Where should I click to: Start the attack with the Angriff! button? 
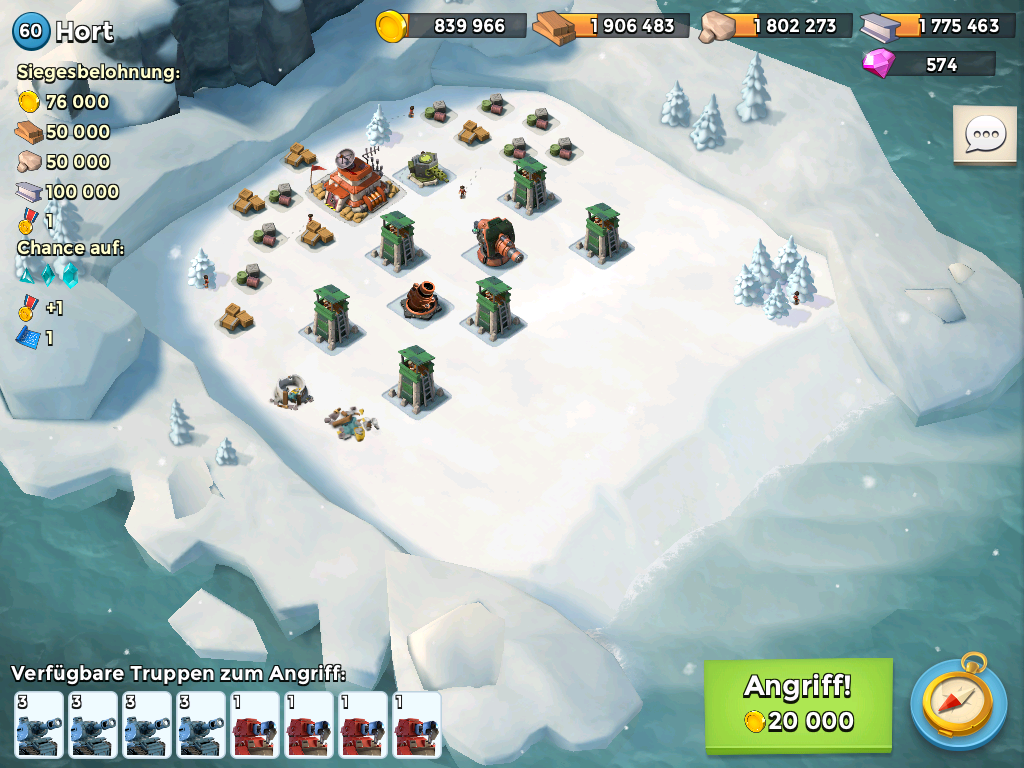pyautogui.click(x=797, y=703)
